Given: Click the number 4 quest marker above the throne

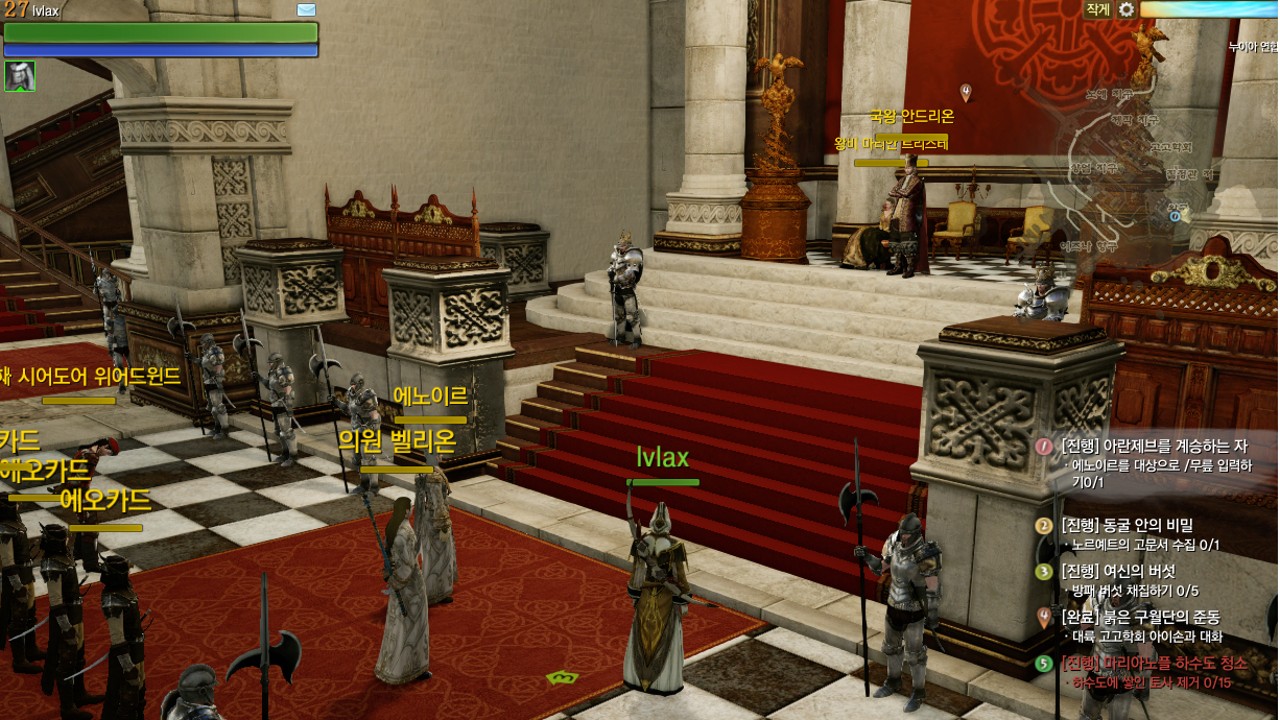Looking at the screenshot, I should [x=966, y=93].
